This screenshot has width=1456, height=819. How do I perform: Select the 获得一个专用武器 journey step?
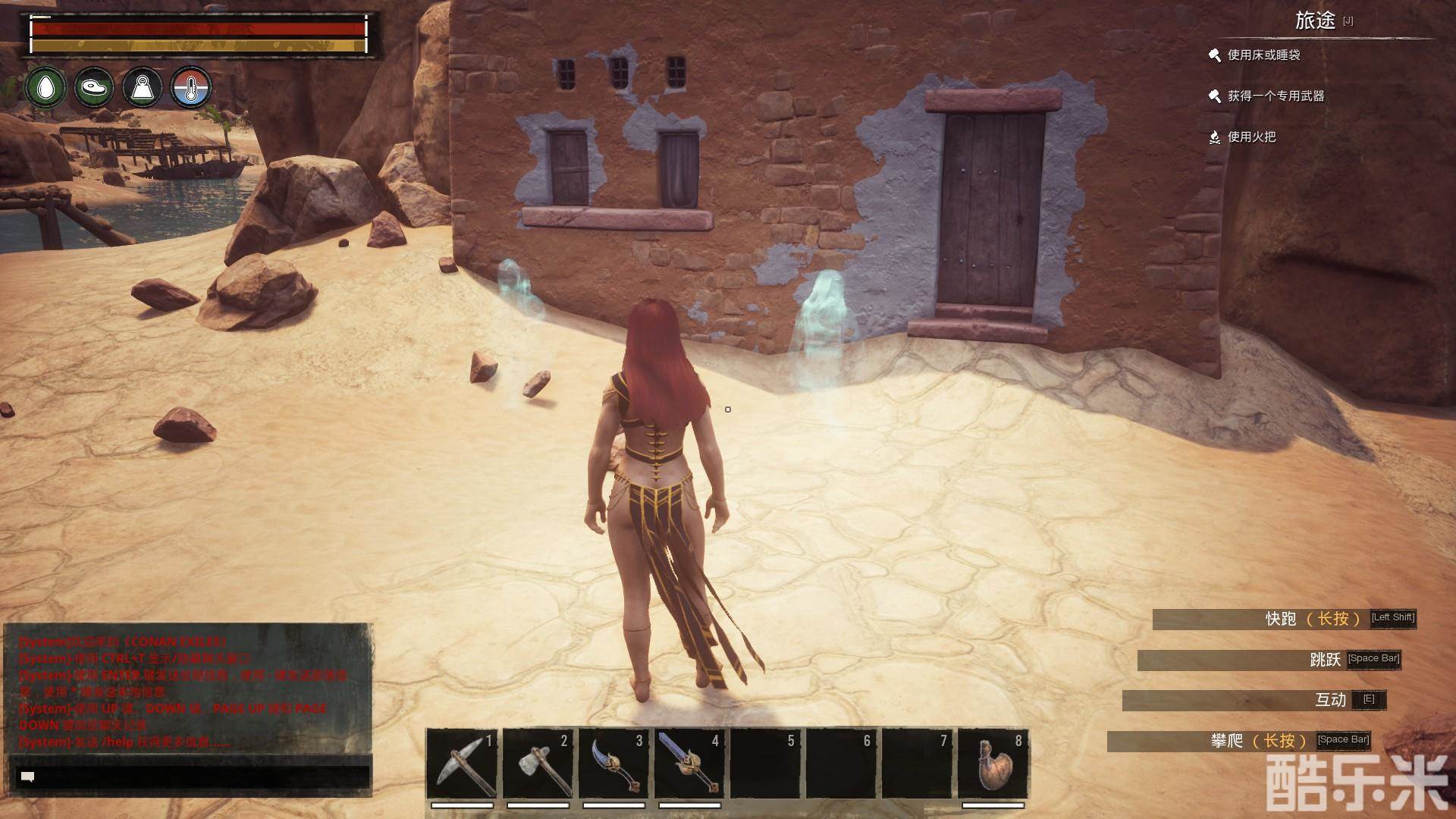coord(1276,96)
